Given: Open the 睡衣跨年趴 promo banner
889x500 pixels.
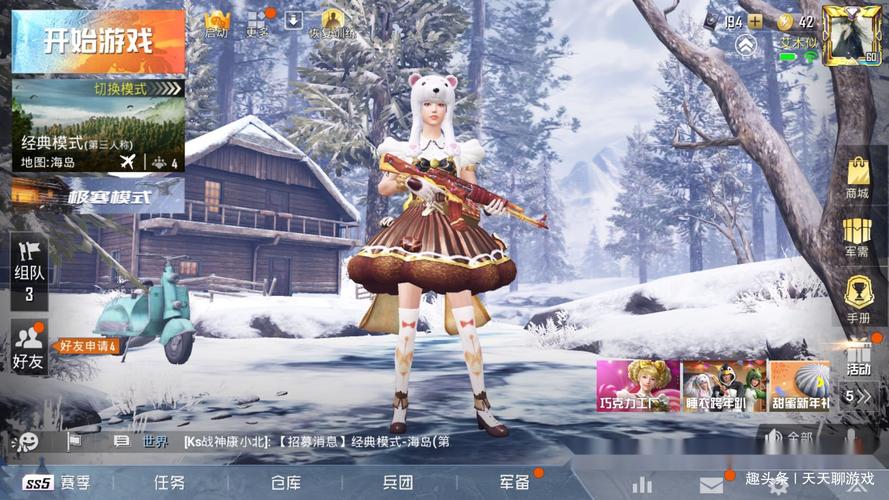Looking at the screenshot, I should click(x=724, y=386).
